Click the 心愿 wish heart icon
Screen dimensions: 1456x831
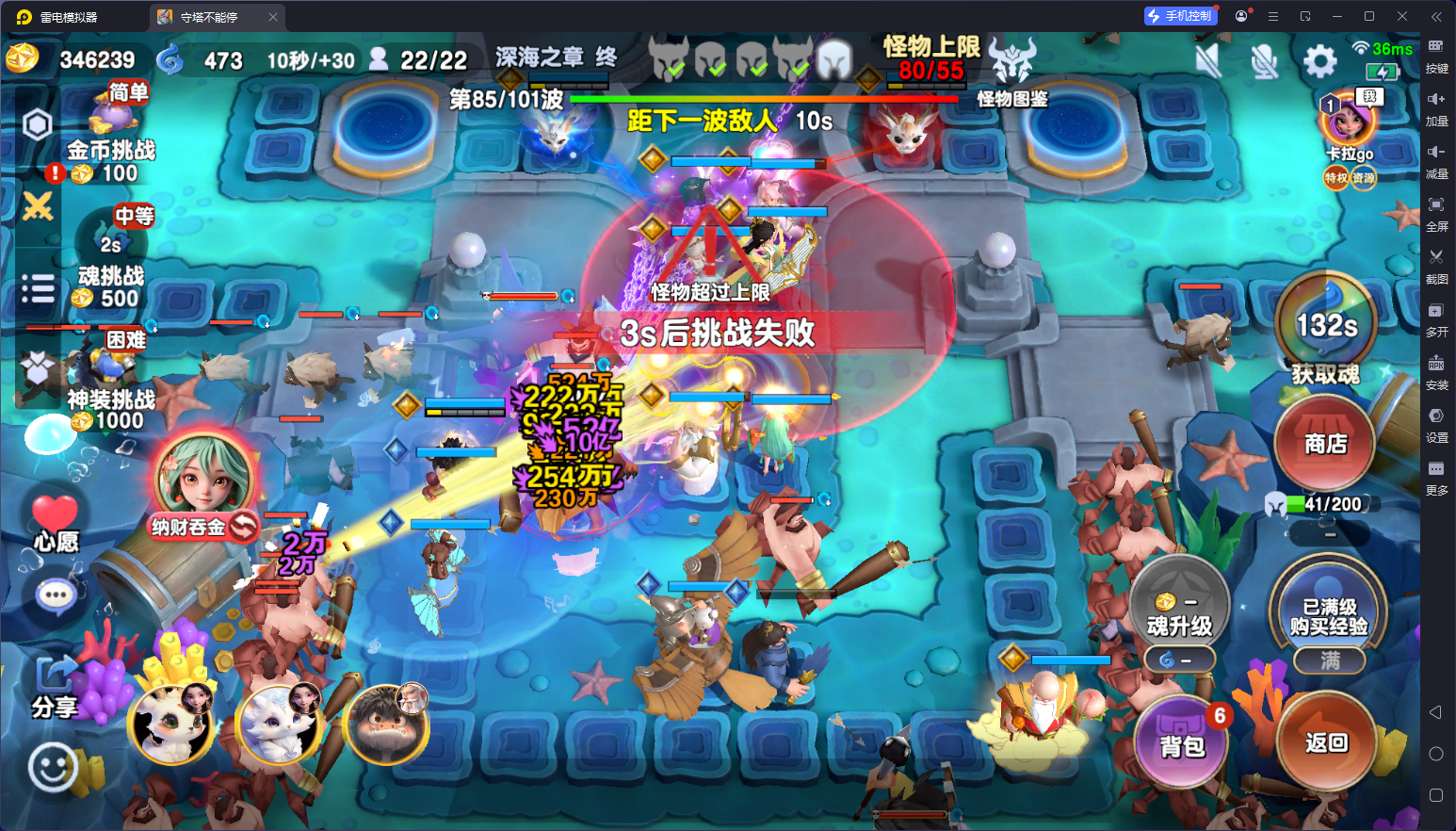54,517
